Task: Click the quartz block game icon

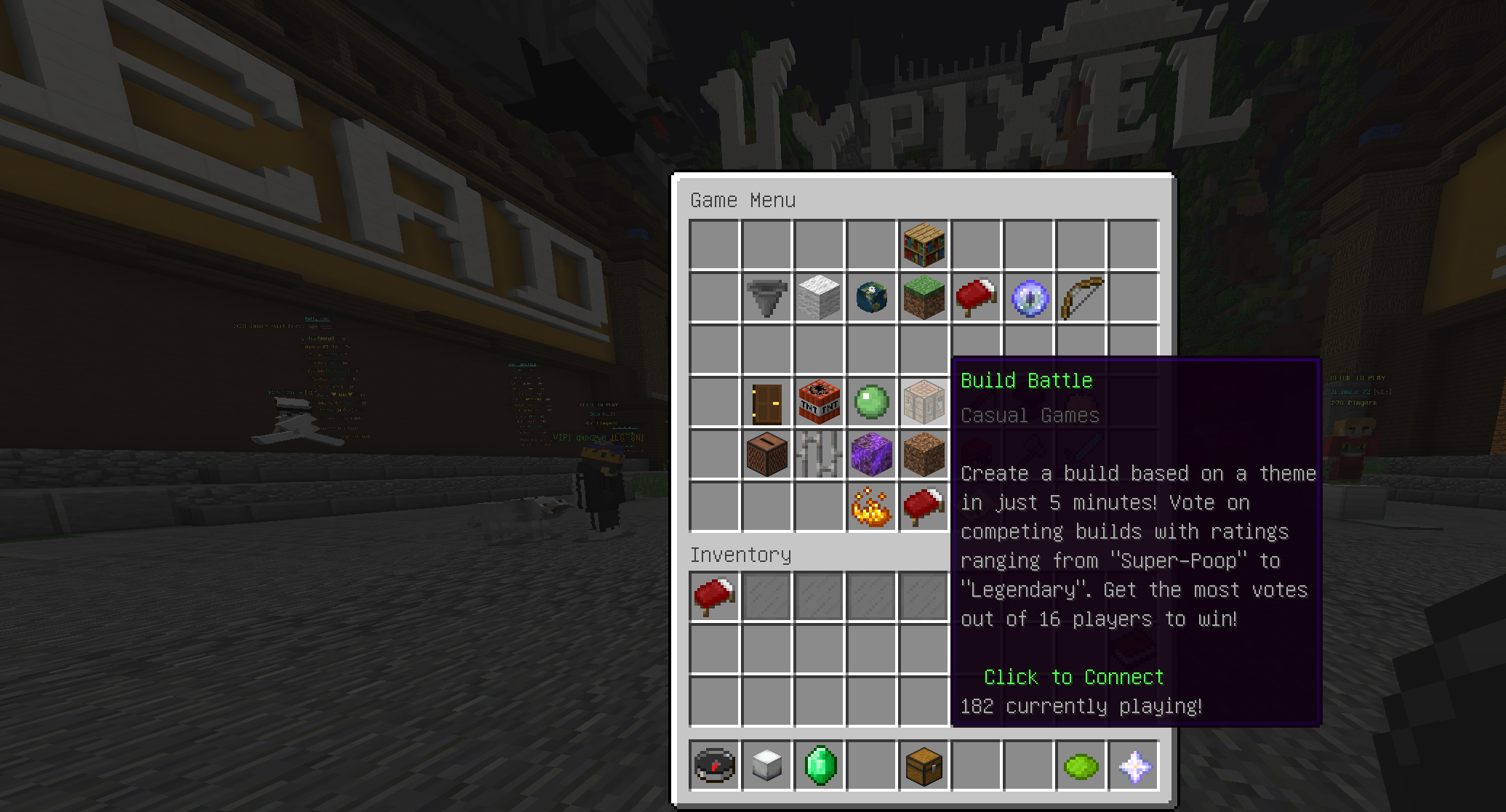Action: [819, 297]
